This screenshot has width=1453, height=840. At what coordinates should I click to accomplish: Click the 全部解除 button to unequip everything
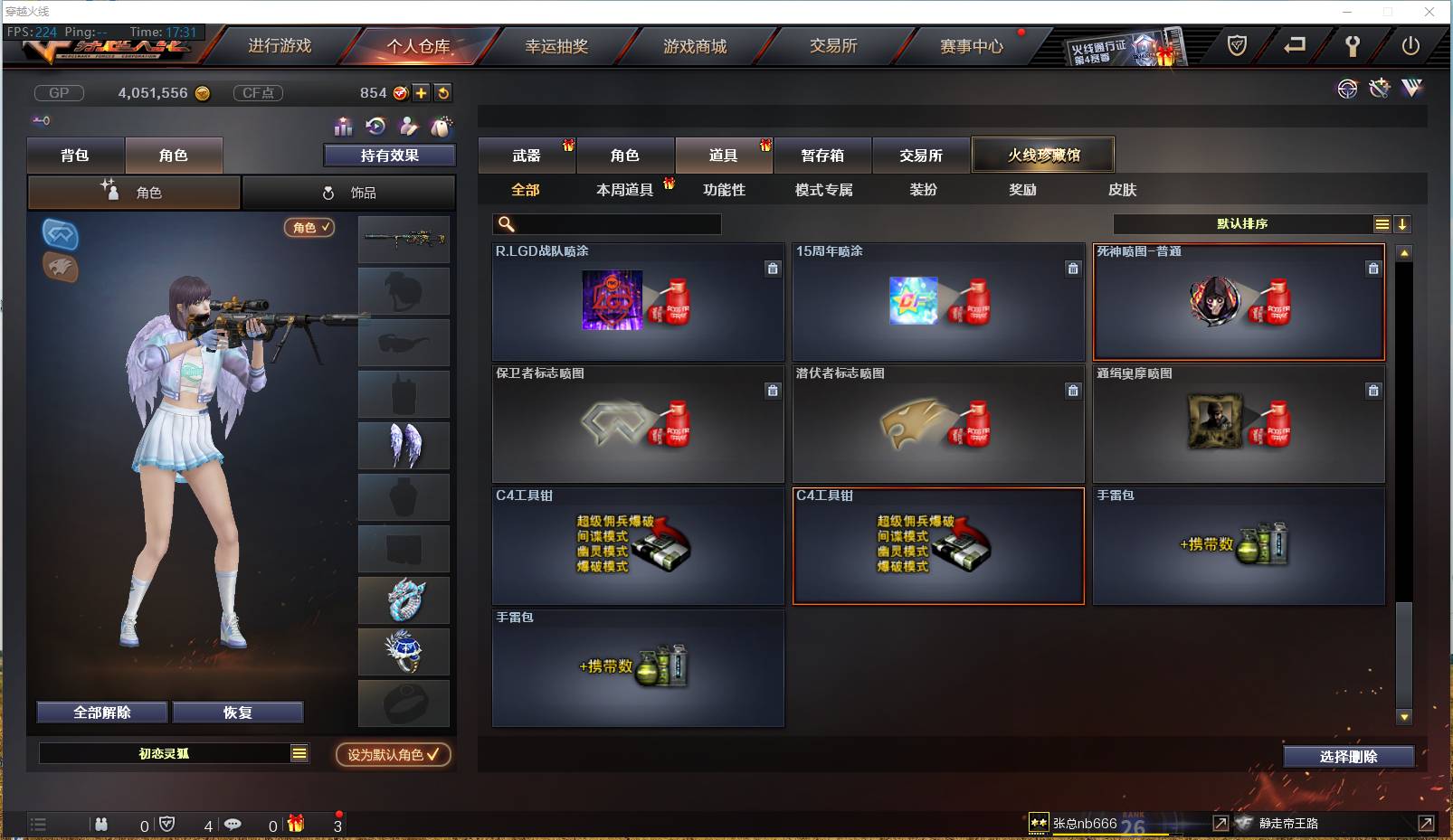click(x=101, y=712)
